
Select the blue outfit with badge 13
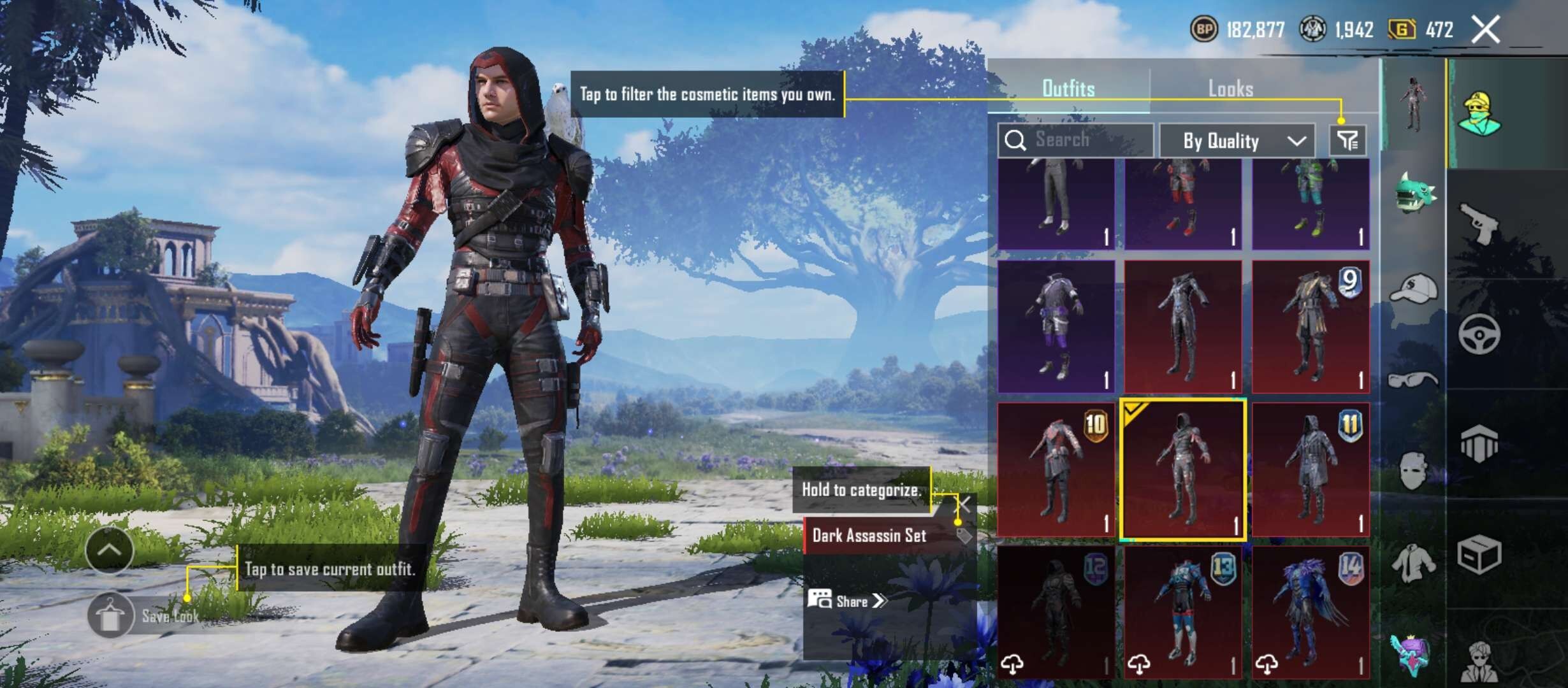click(1183, 612)
